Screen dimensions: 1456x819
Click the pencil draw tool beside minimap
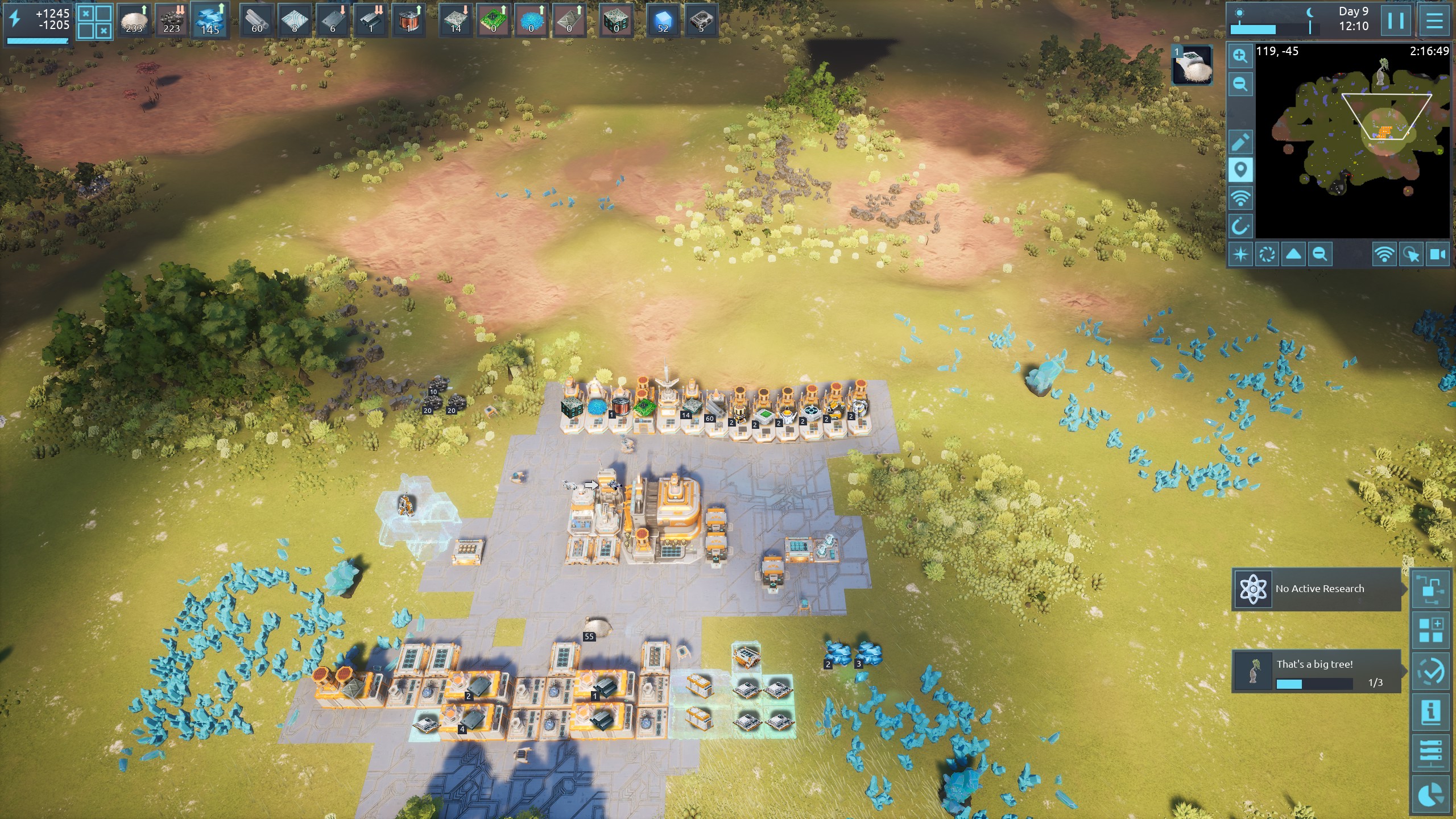tap(1240, 142)
